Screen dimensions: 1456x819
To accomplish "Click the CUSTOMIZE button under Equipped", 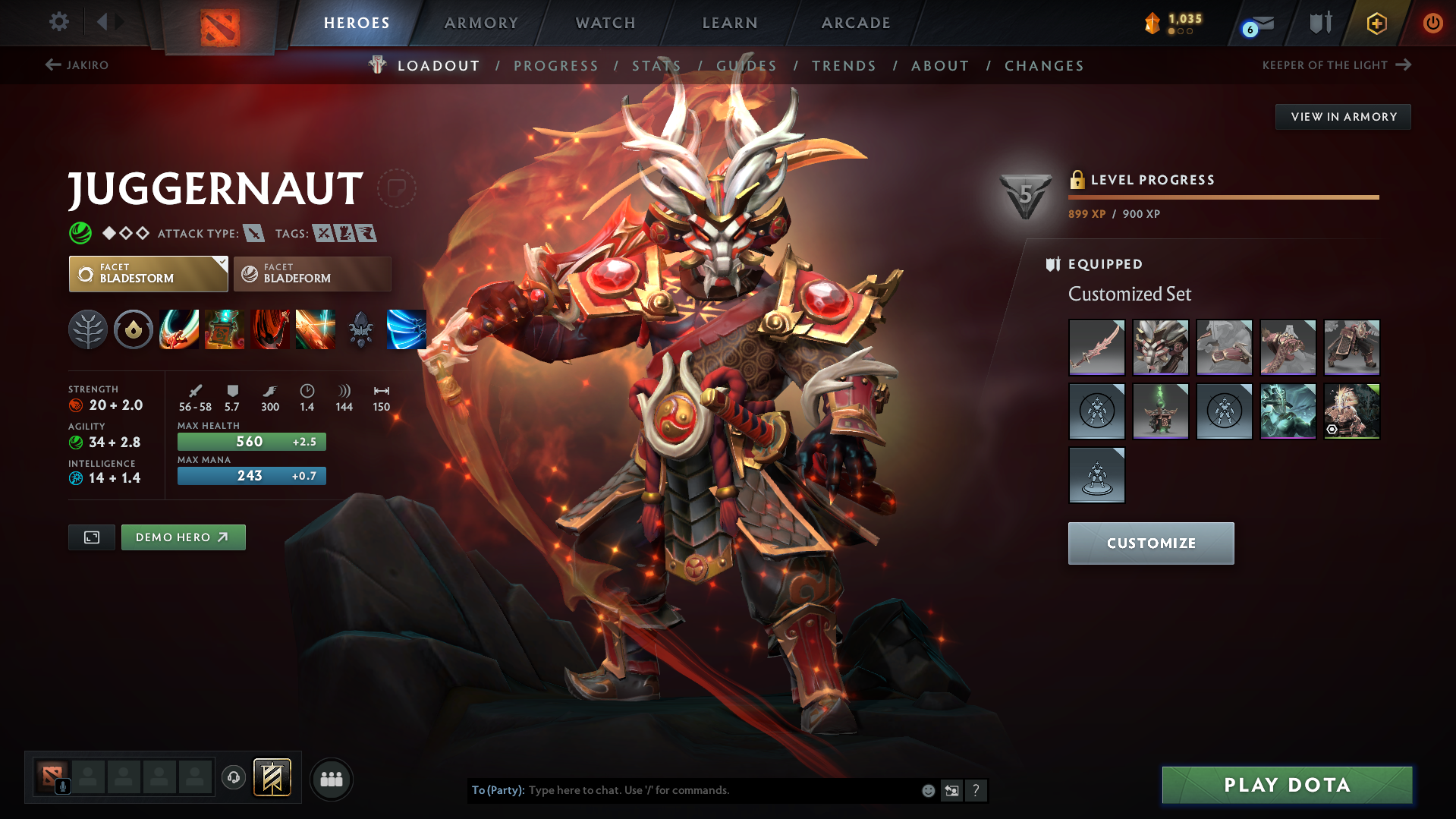I will (x=1150, y=543).
